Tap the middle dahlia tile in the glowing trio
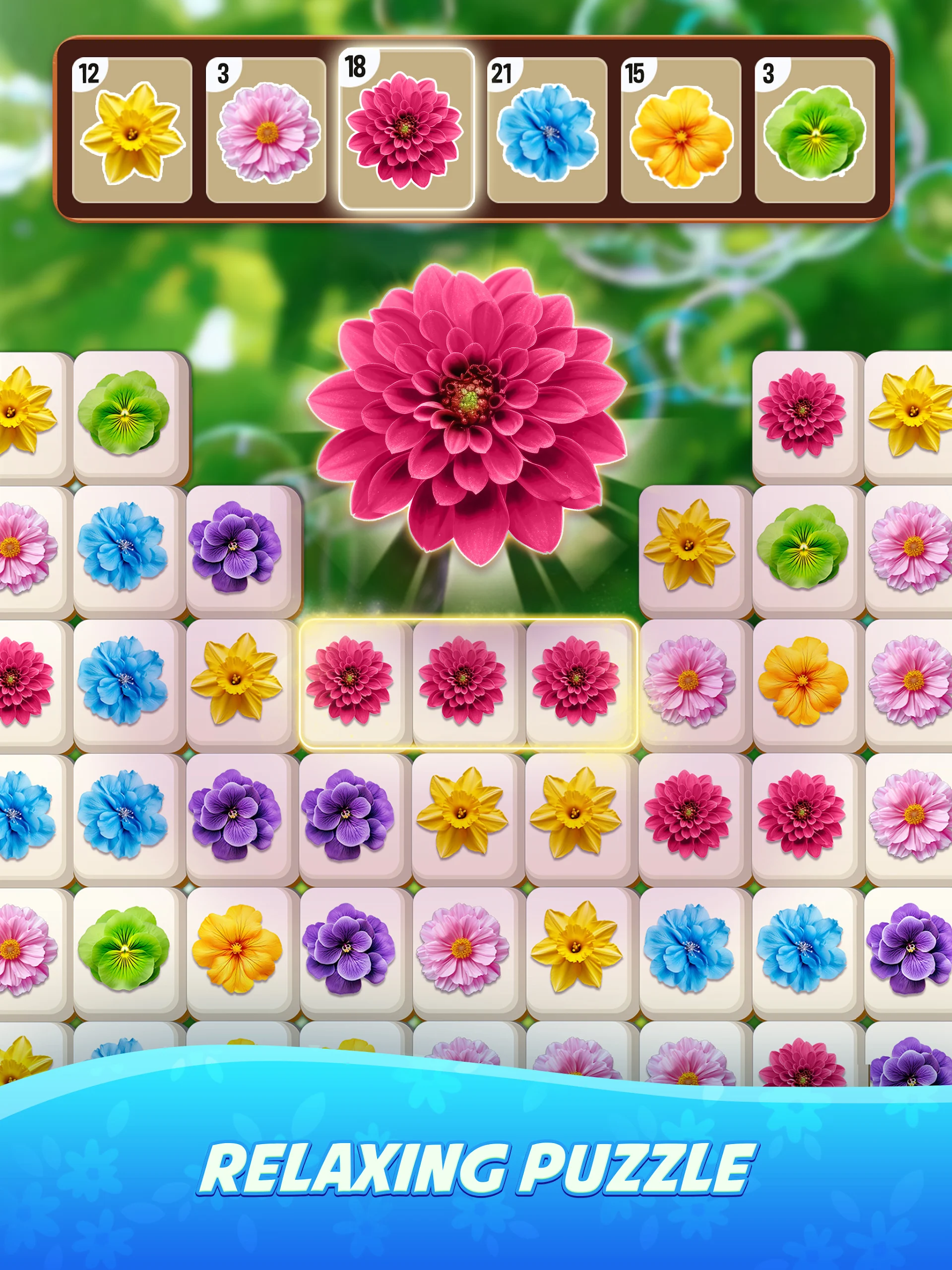 462,680
